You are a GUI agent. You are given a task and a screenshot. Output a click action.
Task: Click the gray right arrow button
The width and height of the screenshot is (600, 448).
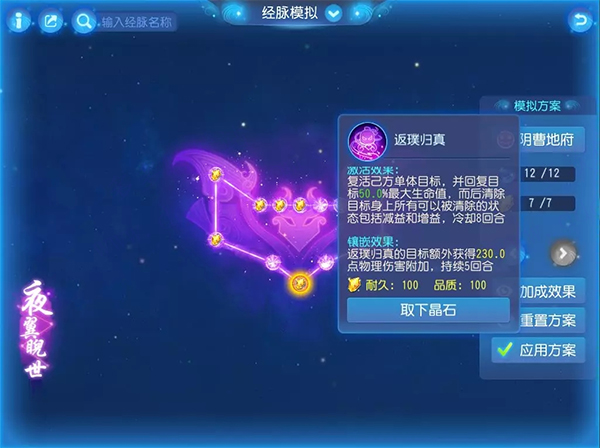click(563, 254)
